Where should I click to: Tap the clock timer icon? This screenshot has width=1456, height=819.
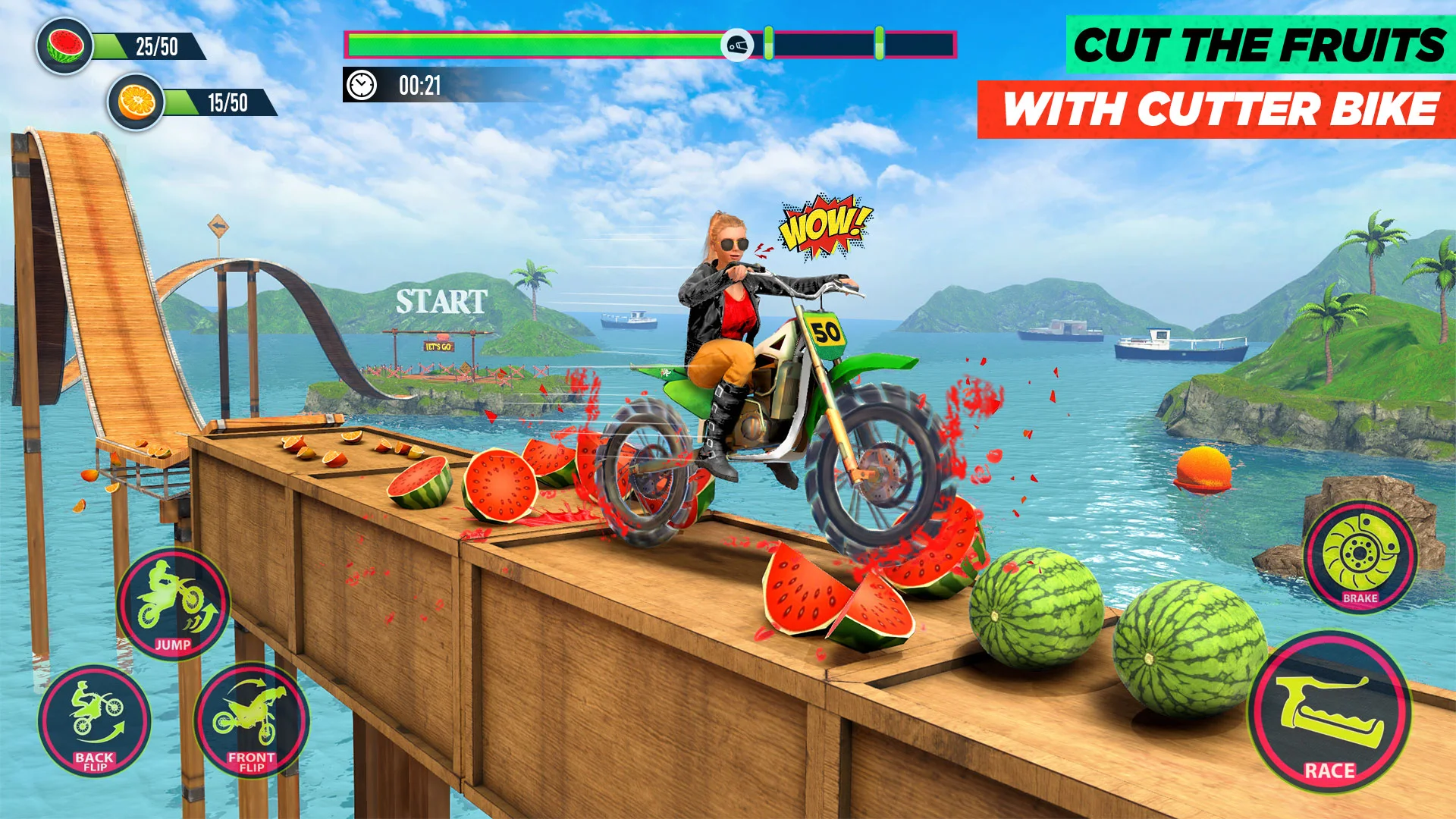coord(362,83)
